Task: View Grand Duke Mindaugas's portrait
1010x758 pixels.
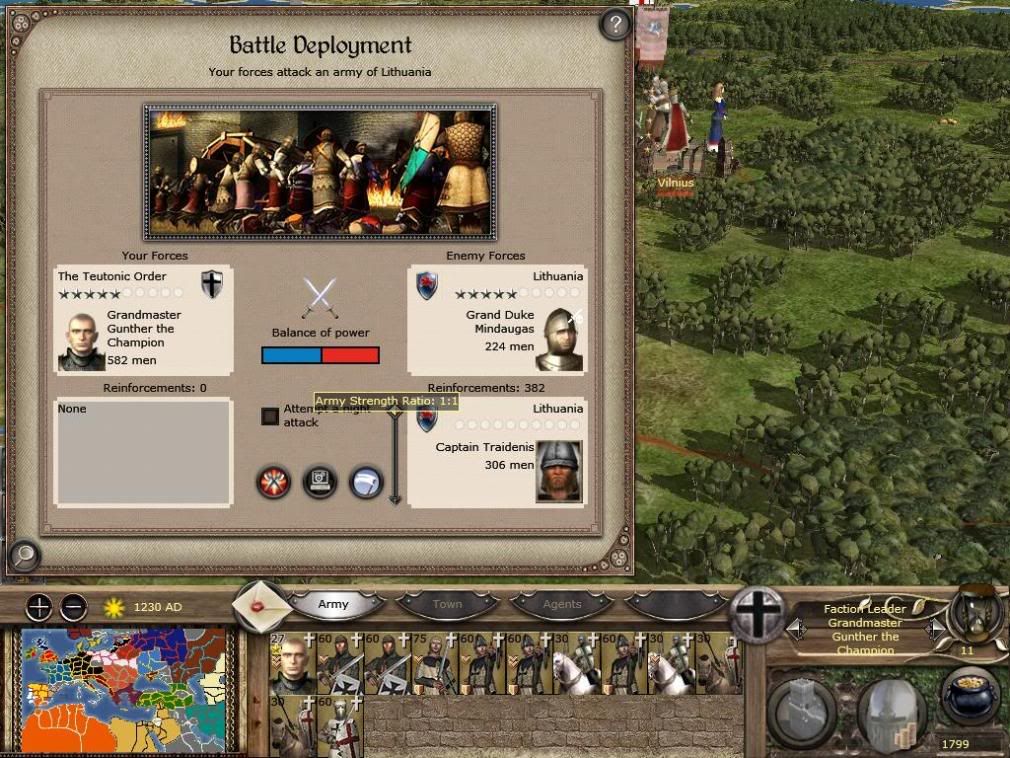Action: (x=558, y=340)
